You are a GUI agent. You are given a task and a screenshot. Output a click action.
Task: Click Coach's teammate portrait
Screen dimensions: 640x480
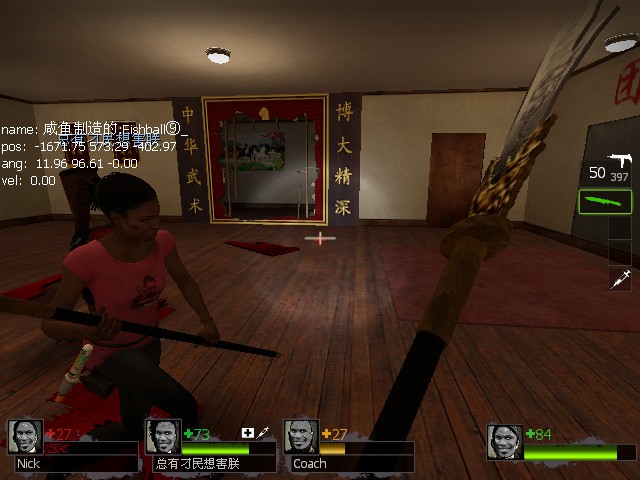click(302, 437)
